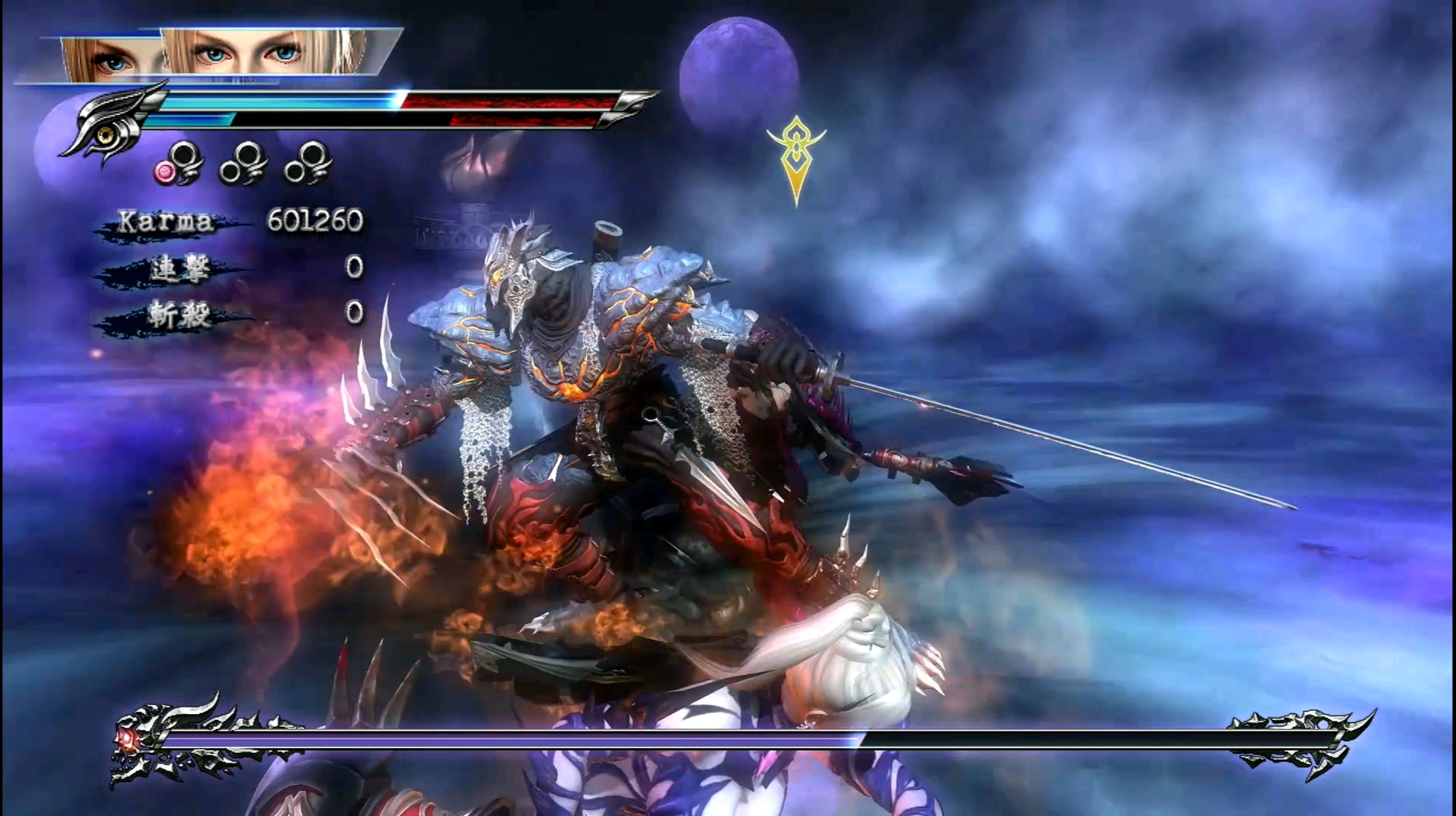Select the golden lock-on target marker

[795, 157]
